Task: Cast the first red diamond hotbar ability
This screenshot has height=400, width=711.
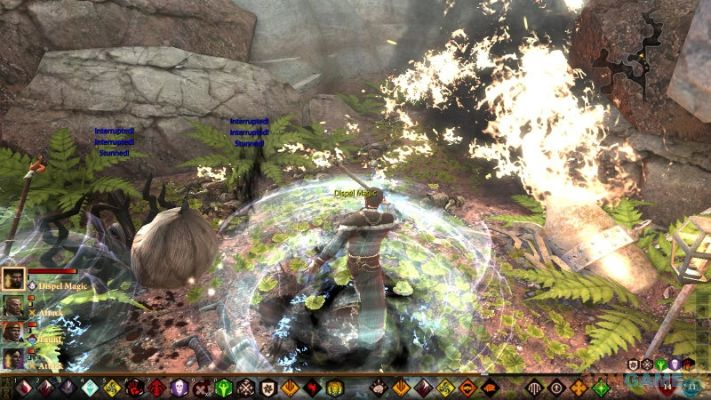Action: coord(24,388)
